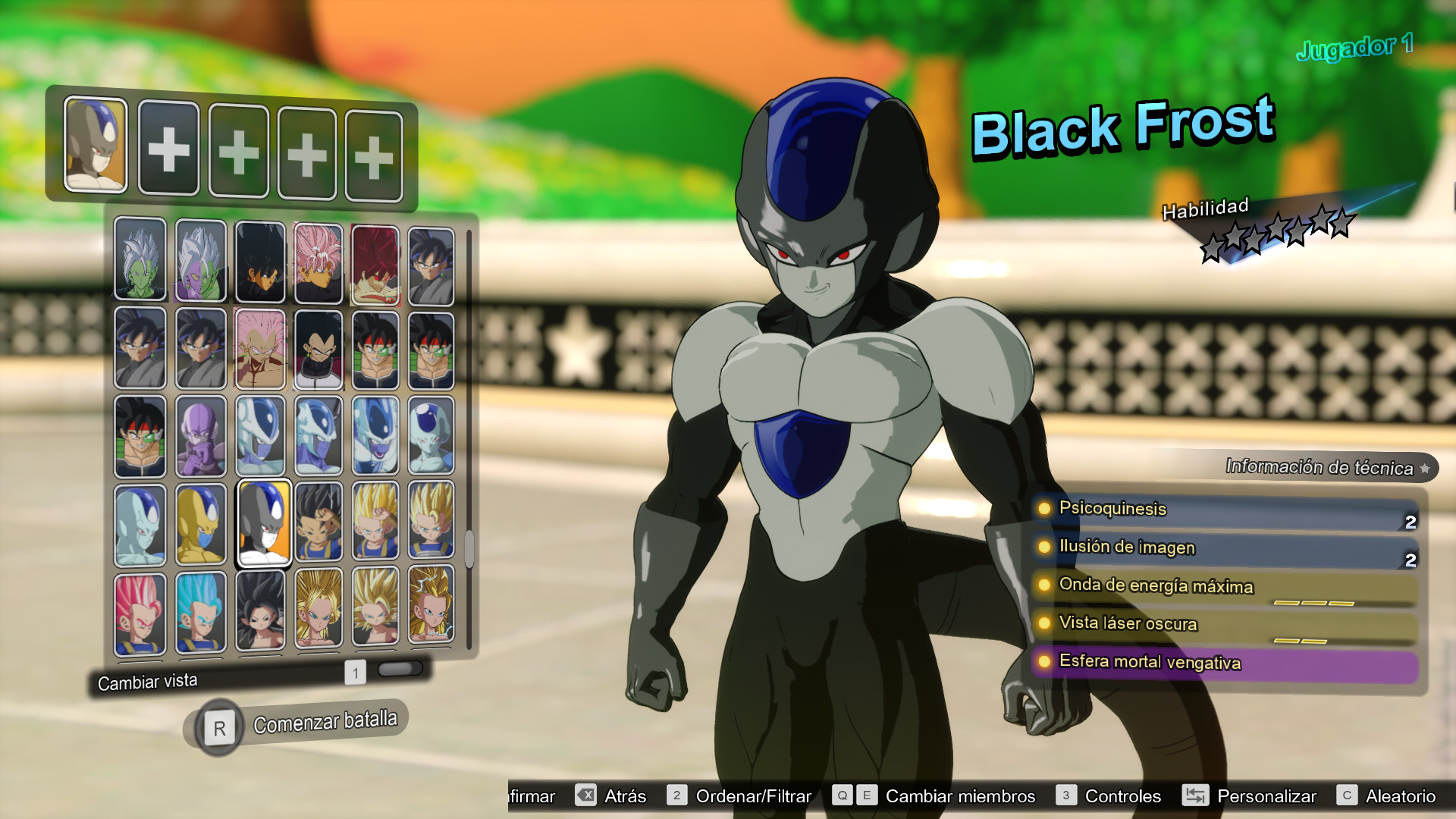Click the arrows icon beside Personalizar
The image size is (1456, 819).
(1197, 796)
